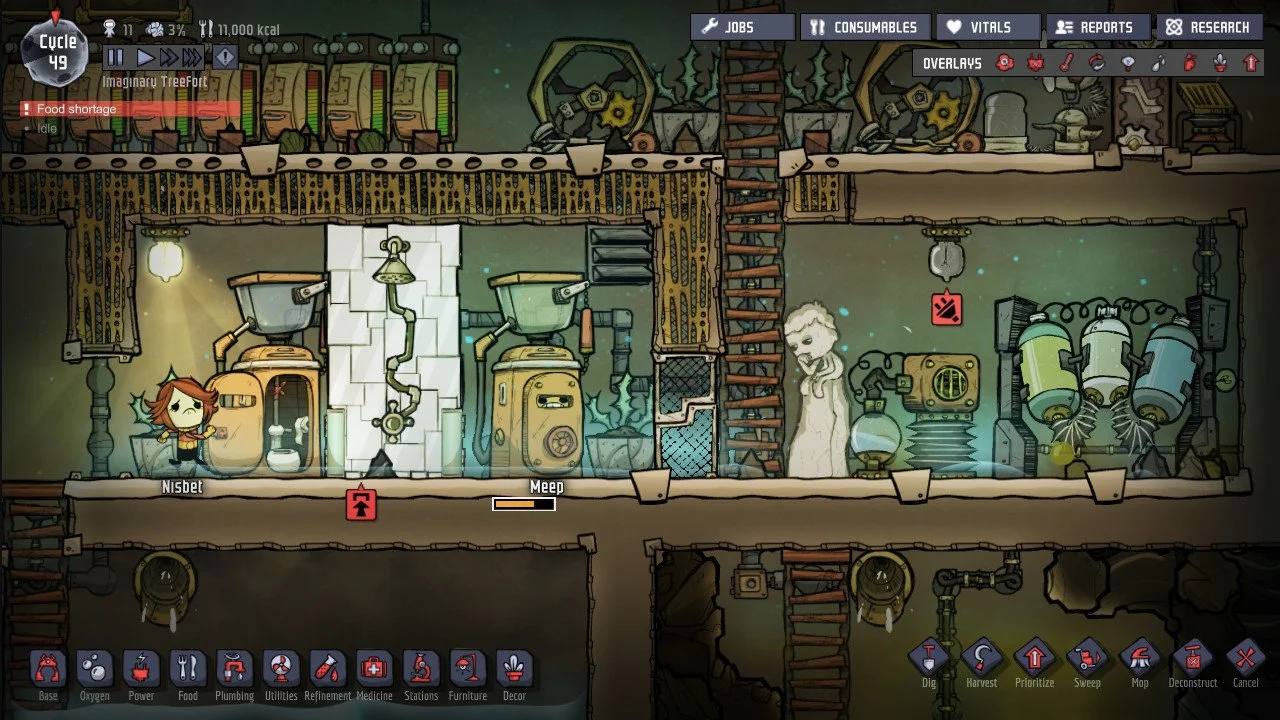Open the Power overlay icon
This screenshot has height=720, width=1280.
(x=1037, y=62)
